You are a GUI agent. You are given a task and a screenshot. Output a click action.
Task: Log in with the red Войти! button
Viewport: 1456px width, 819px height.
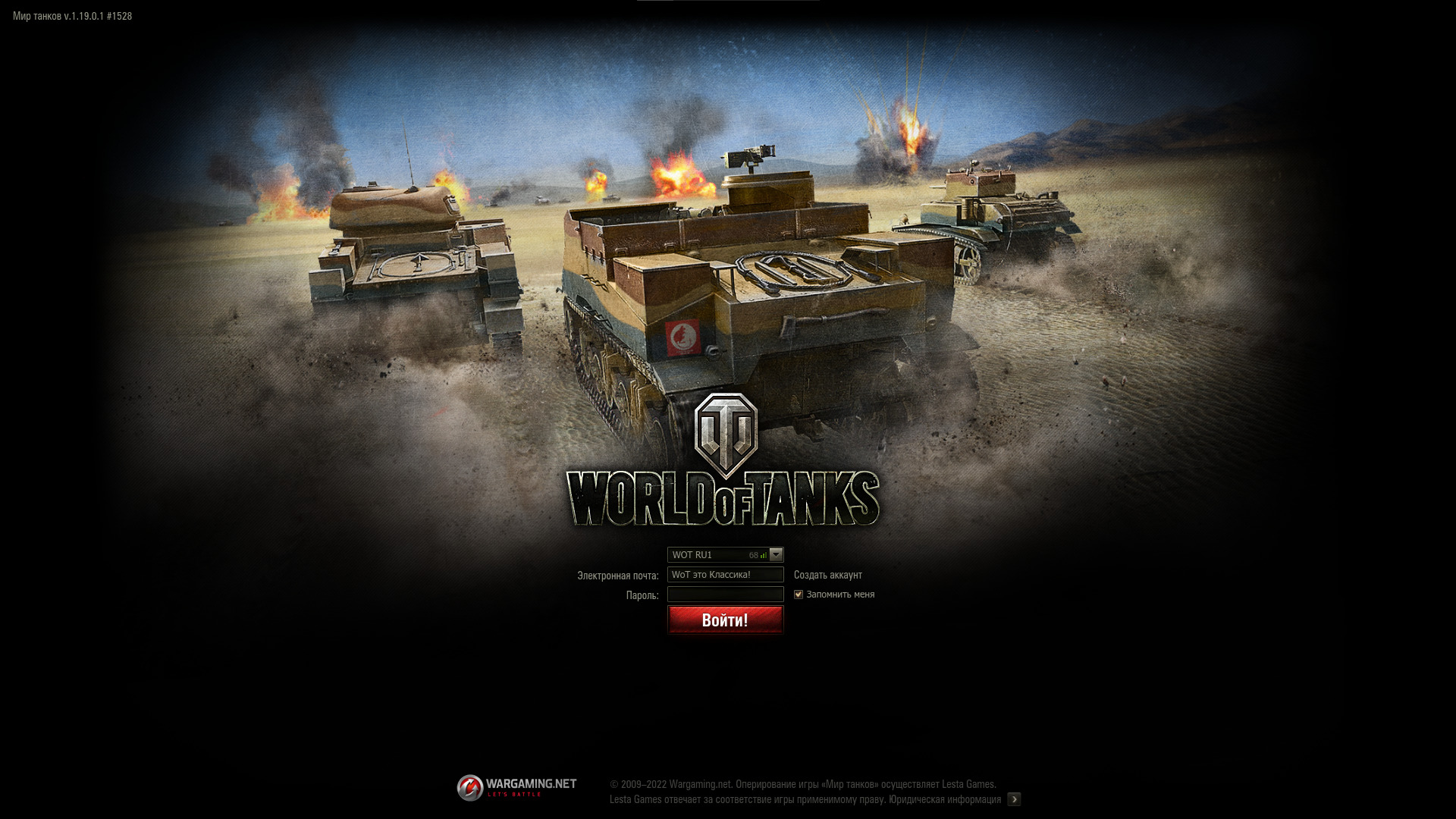(x=725, y=620)
